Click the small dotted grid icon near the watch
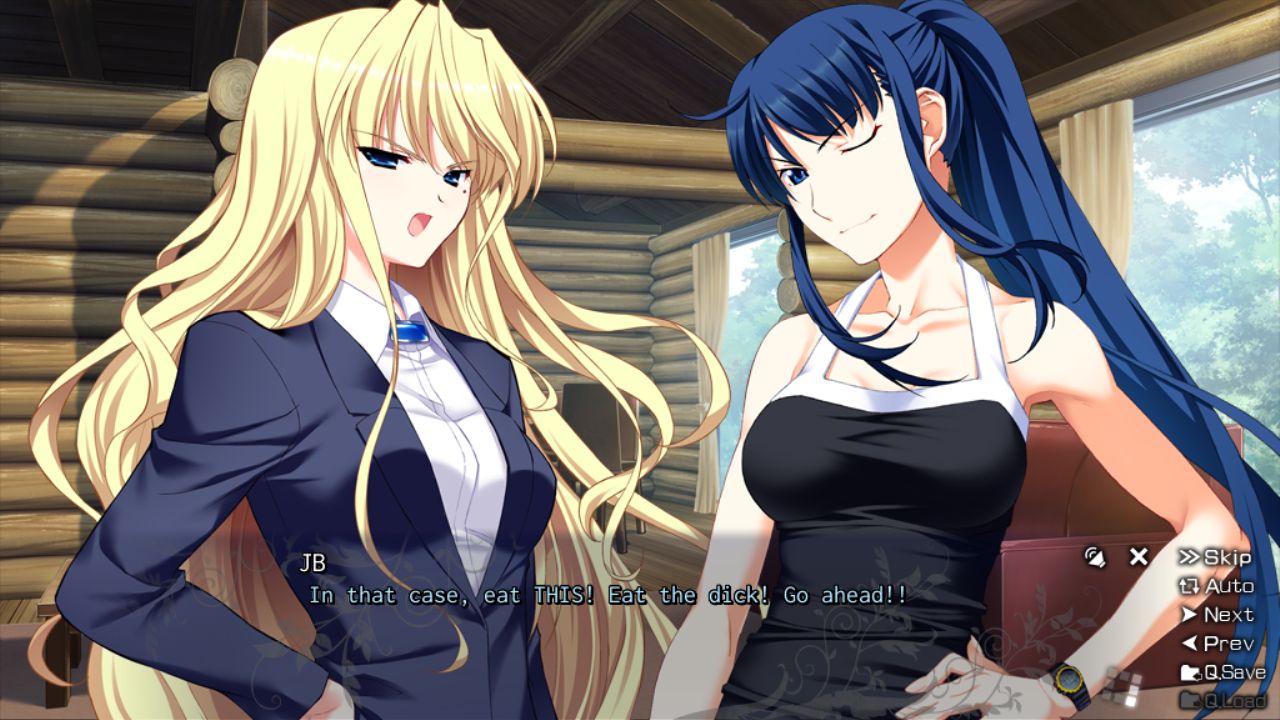Viewport: 1280px width, 720px height. (x=1122, y=685)
